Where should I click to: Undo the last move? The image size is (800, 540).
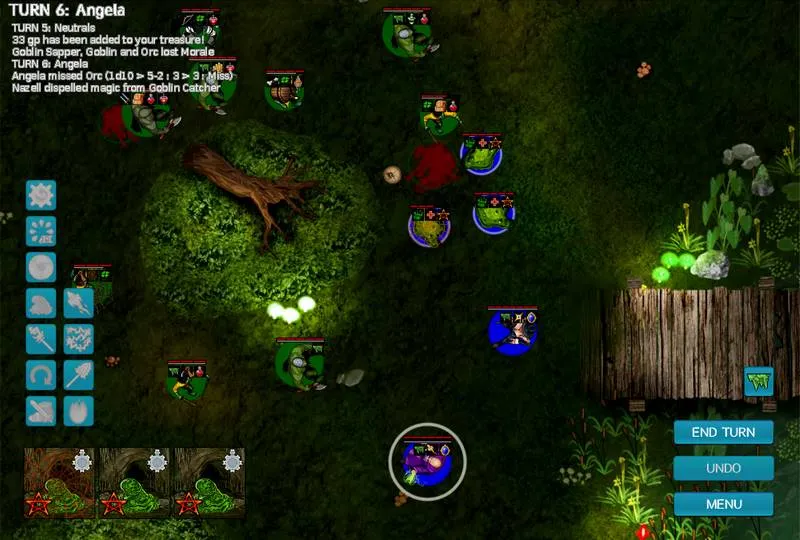pos(723,467)
